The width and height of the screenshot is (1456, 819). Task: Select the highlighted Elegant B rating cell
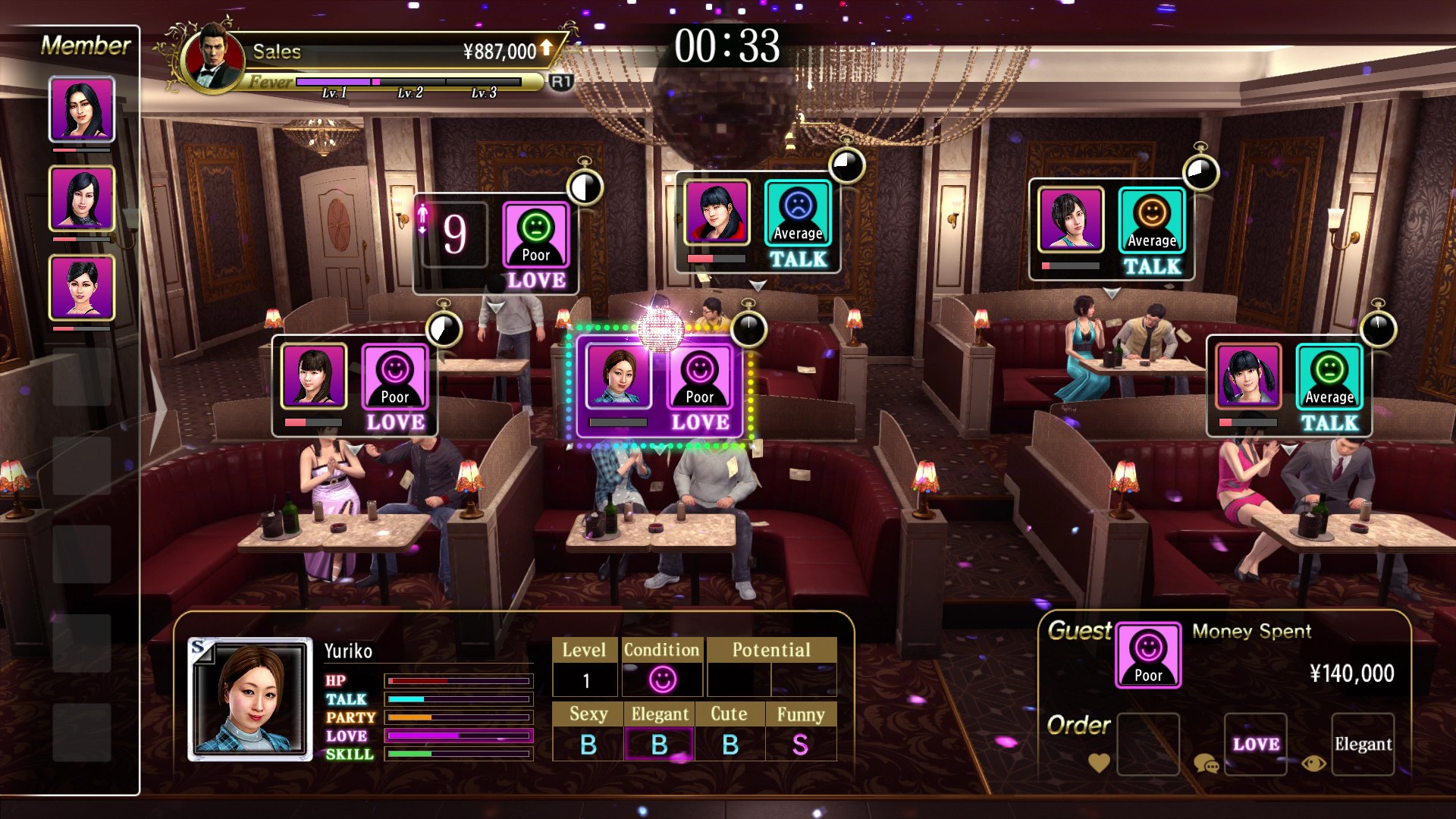[x=660, y=744]
